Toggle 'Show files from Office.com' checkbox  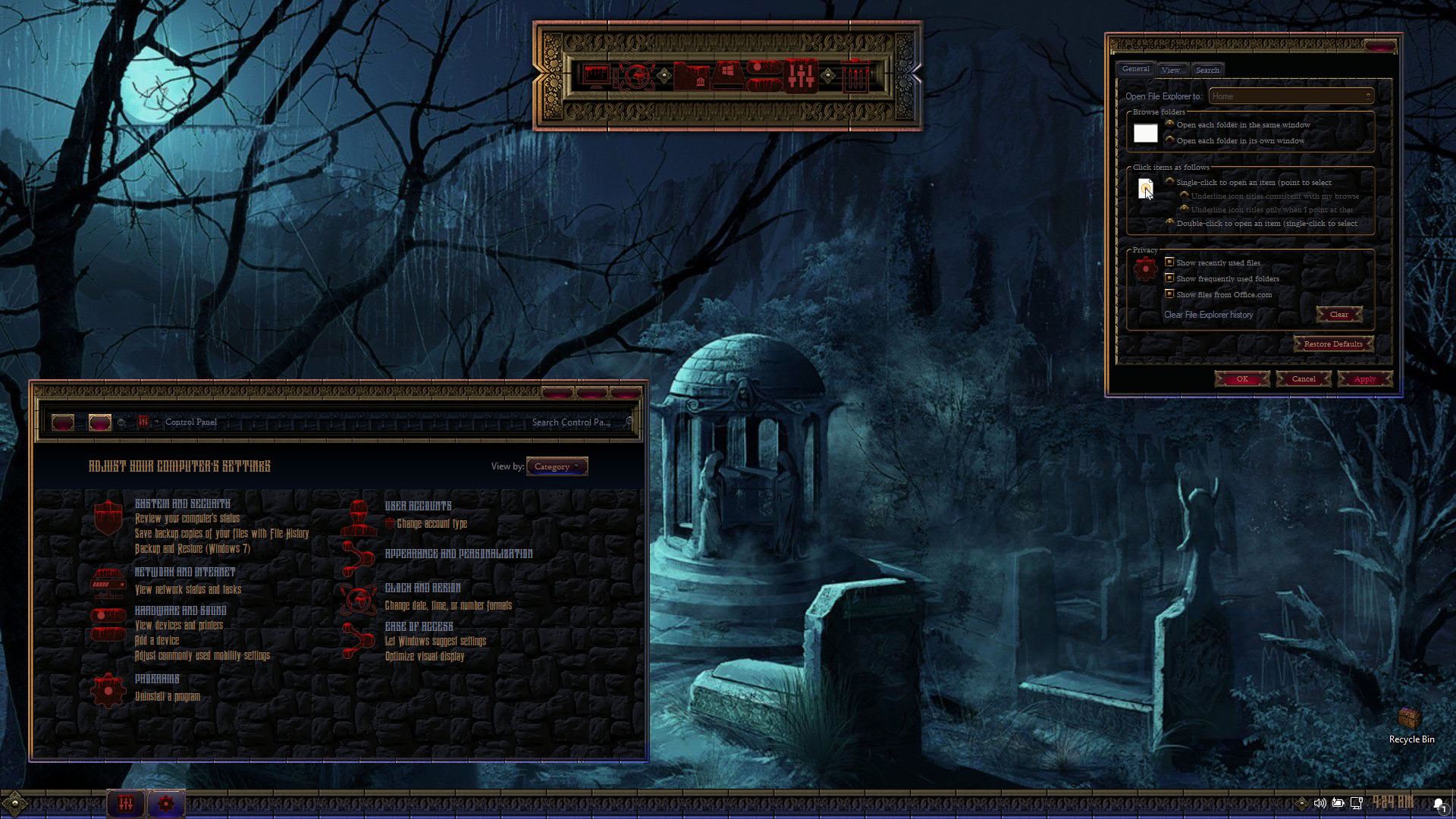pos(1169,294)
